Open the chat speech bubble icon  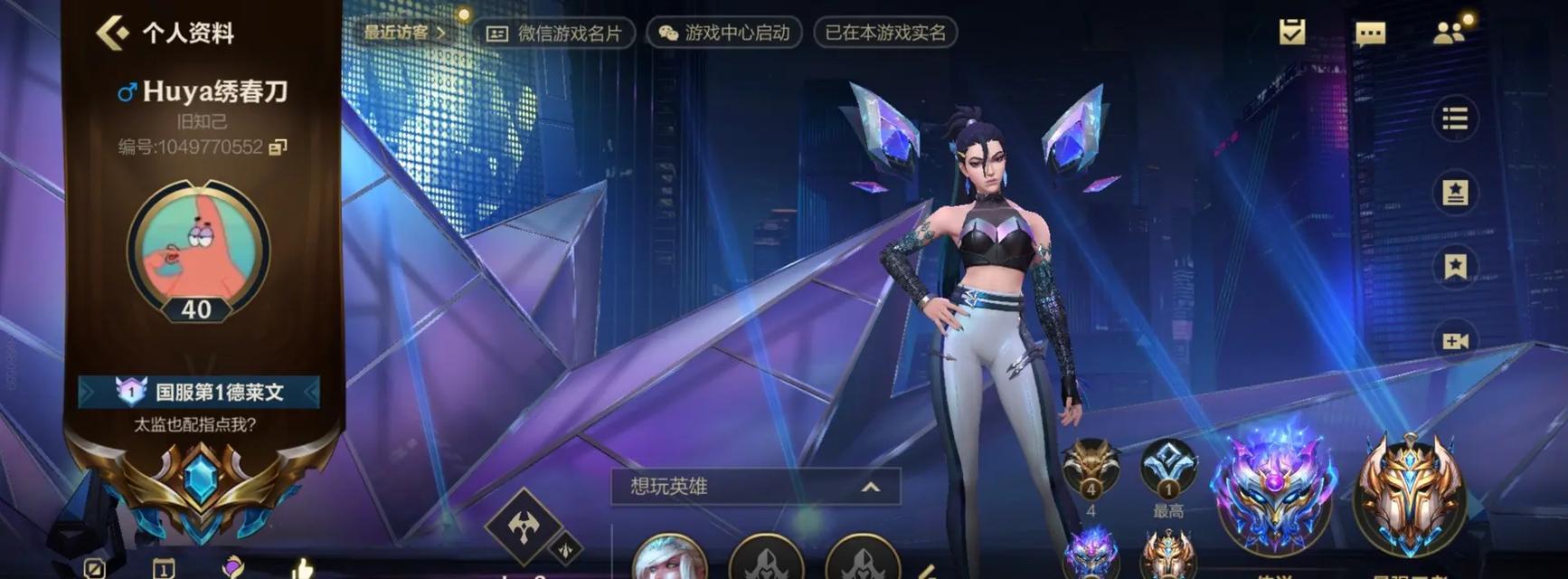1370,34
